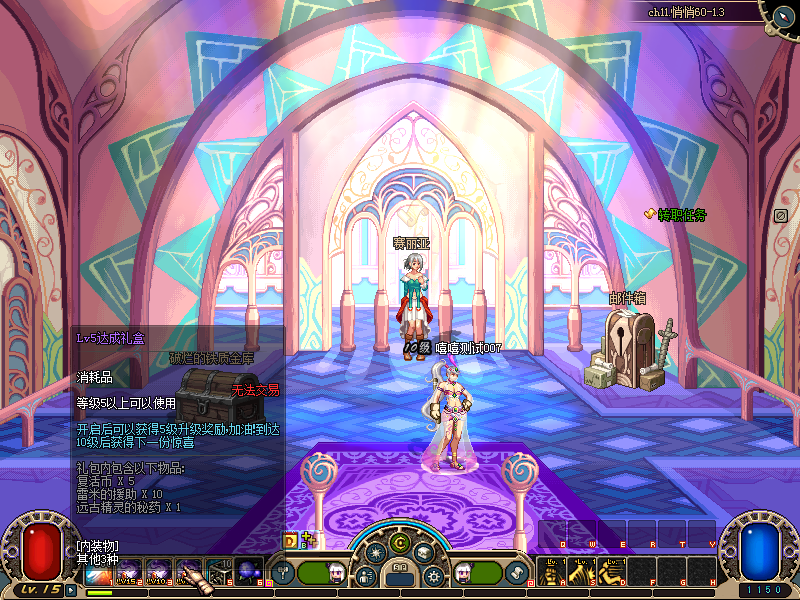The height and width of the screenshot is (600, 800).
Task: Activate the golden skill in slot A
Action: coord(551,572)
